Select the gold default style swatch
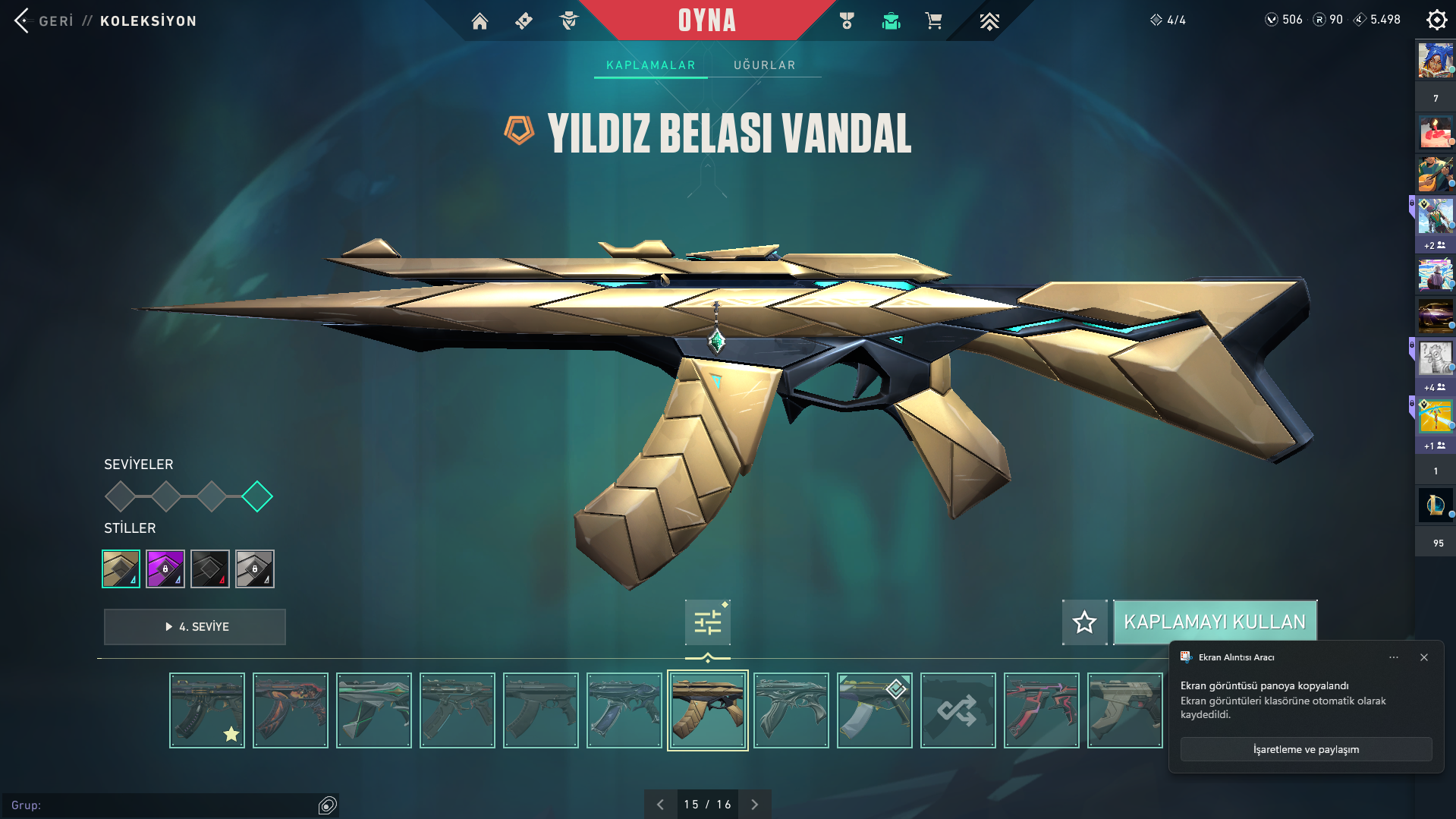The image size is (1456, 819). pyautogui.click(x=121, y=569)
